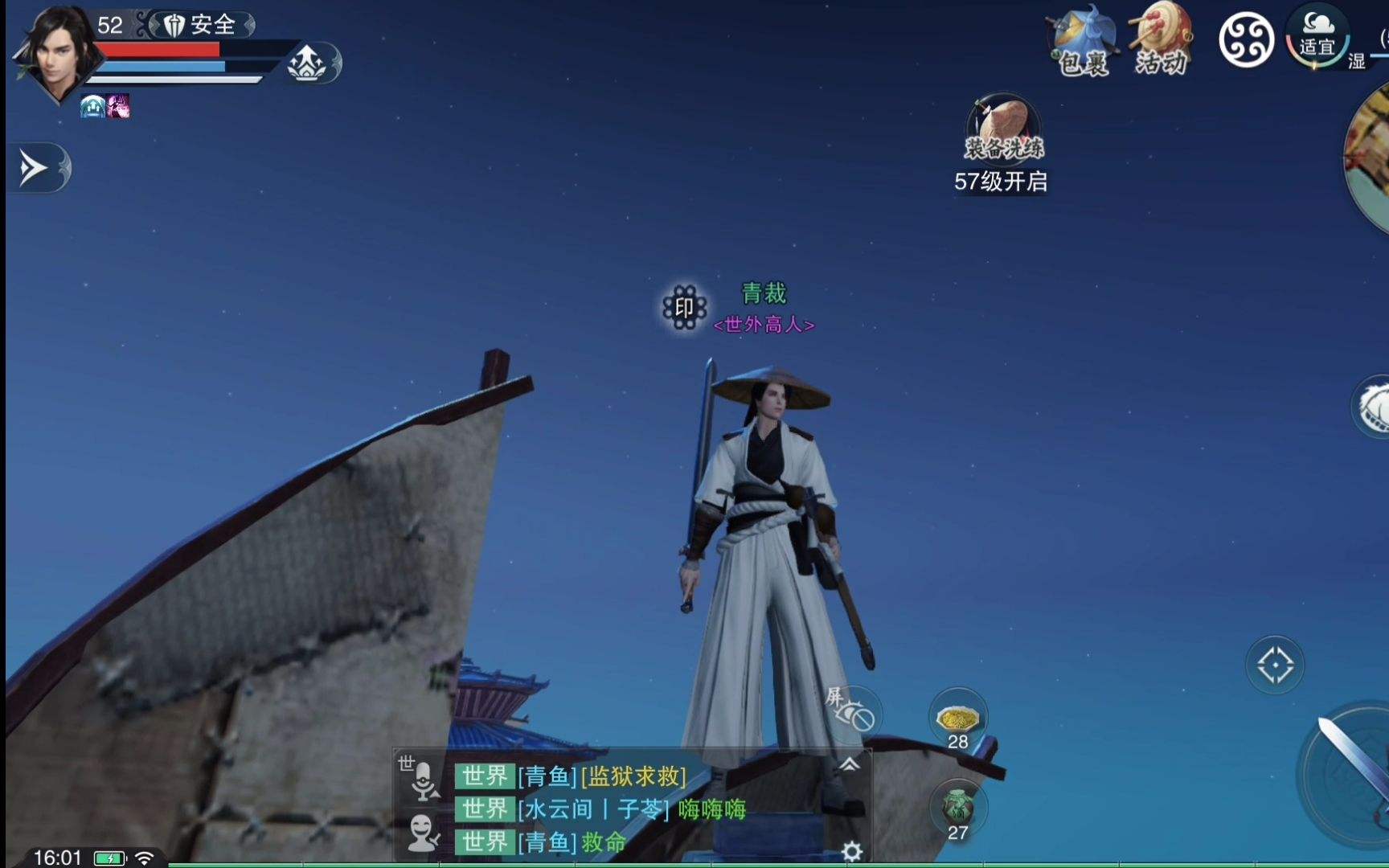Toggle the 安全 safe mode badge
1389x868 pixels.
pos(201,25)
